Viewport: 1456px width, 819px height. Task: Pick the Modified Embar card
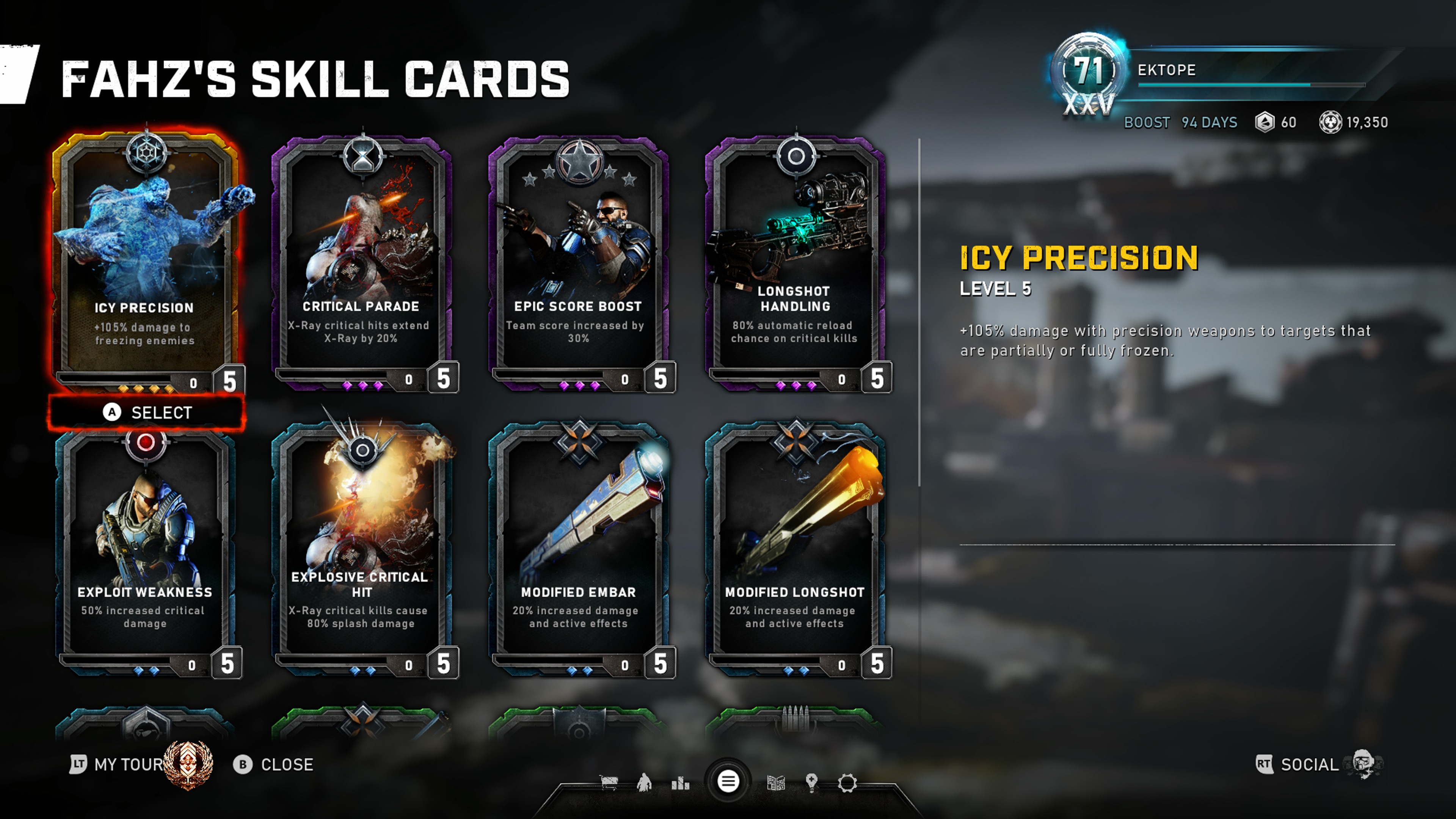pos(578,548)
